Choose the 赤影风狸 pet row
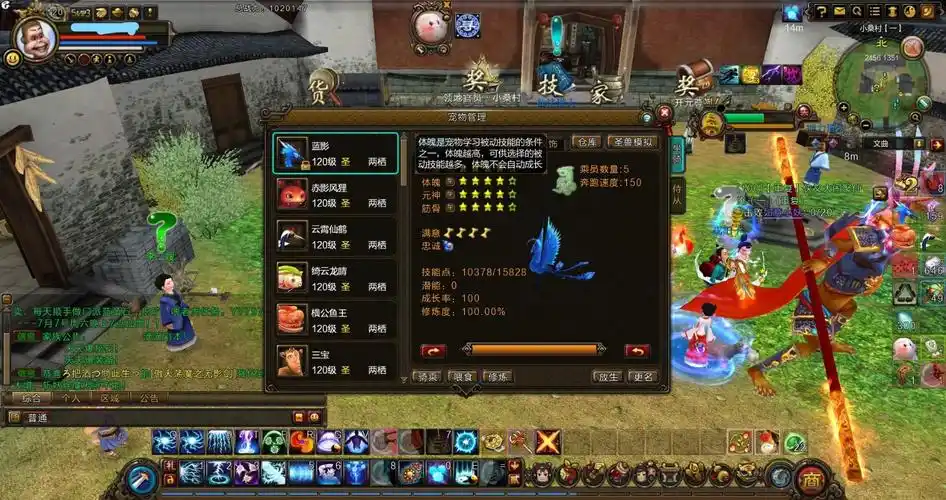 [336, 194]
